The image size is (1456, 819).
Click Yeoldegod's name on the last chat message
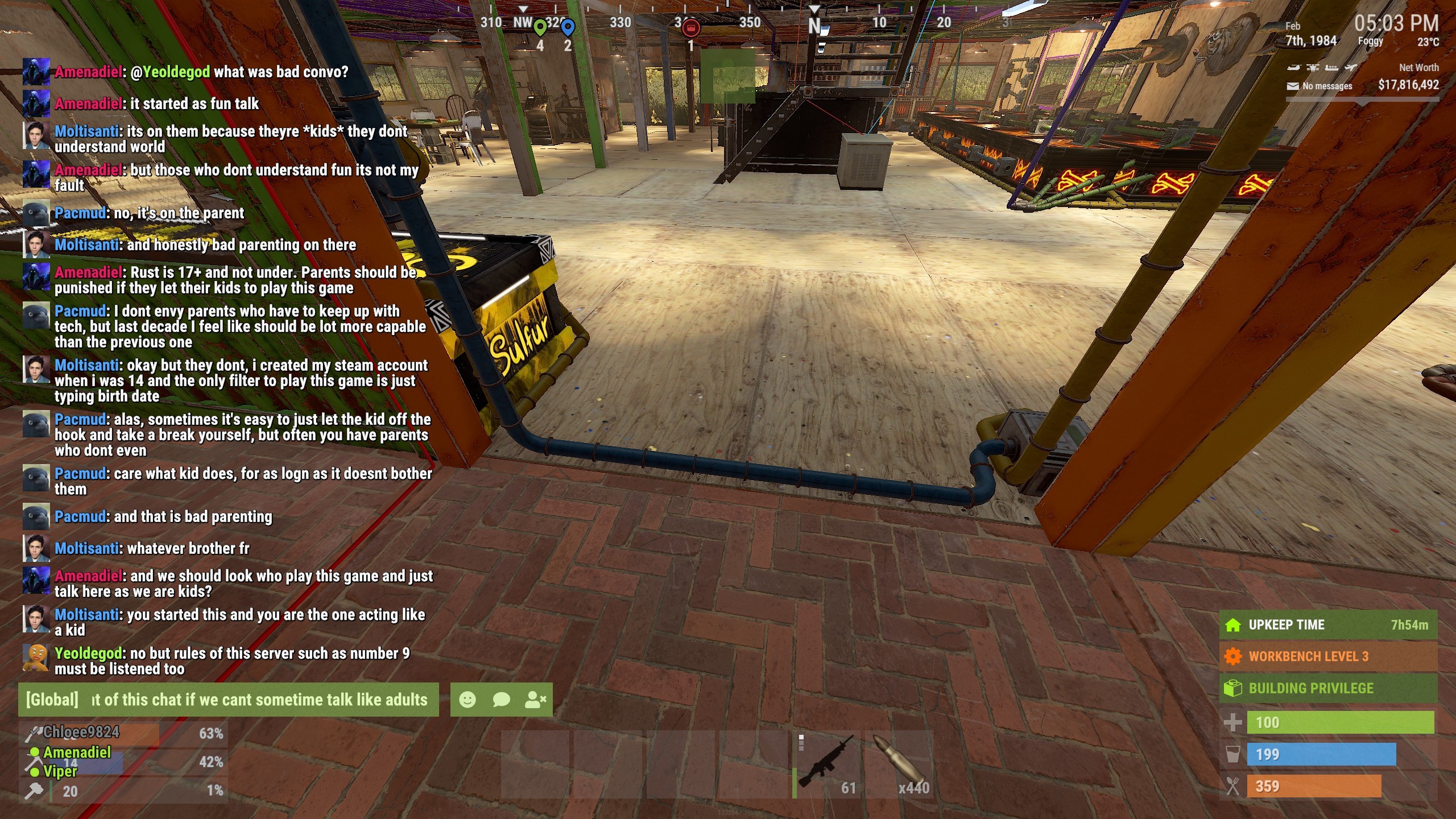pos(88,653)
